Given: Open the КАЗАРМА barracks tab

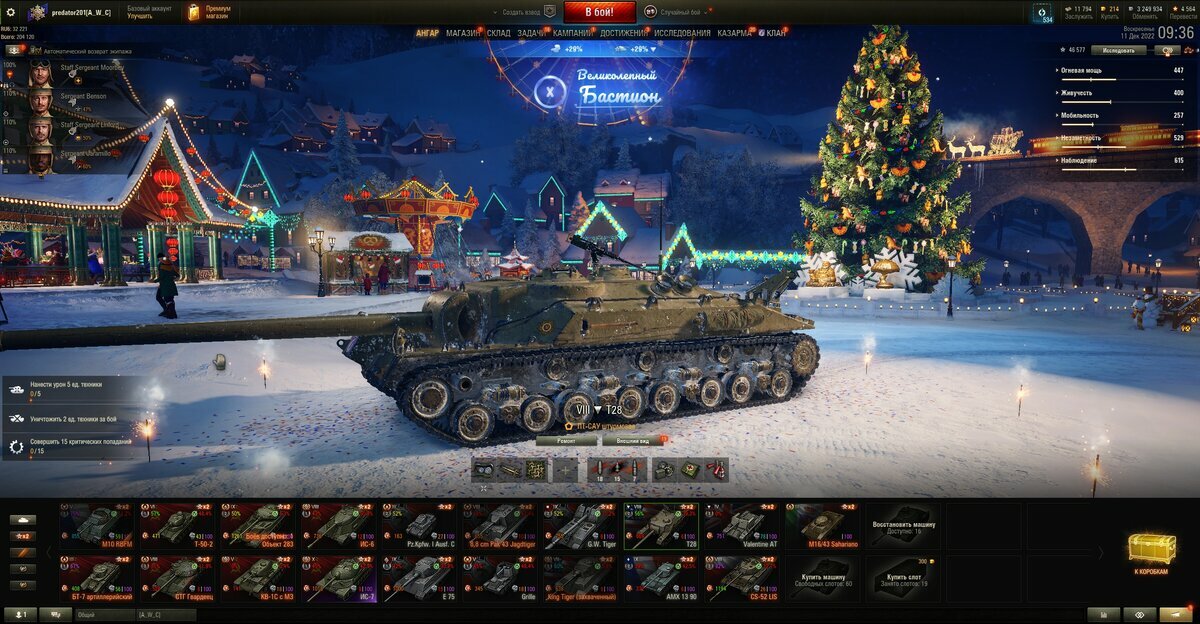Looking at the screenshot, I should (x=734, y=33).
